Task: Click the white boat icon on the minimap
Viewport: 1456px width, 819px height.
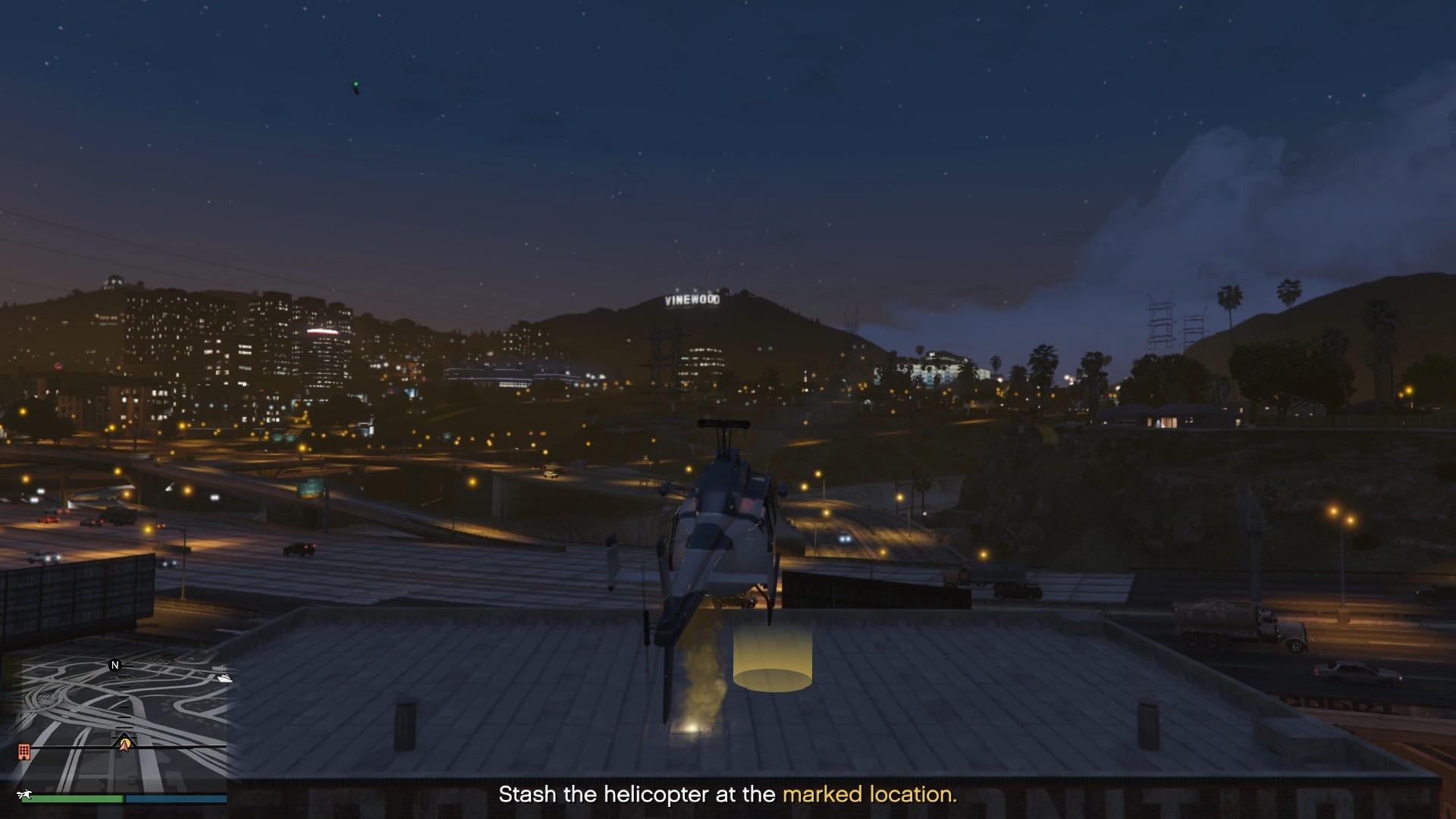Action: [x=224, y=679]
